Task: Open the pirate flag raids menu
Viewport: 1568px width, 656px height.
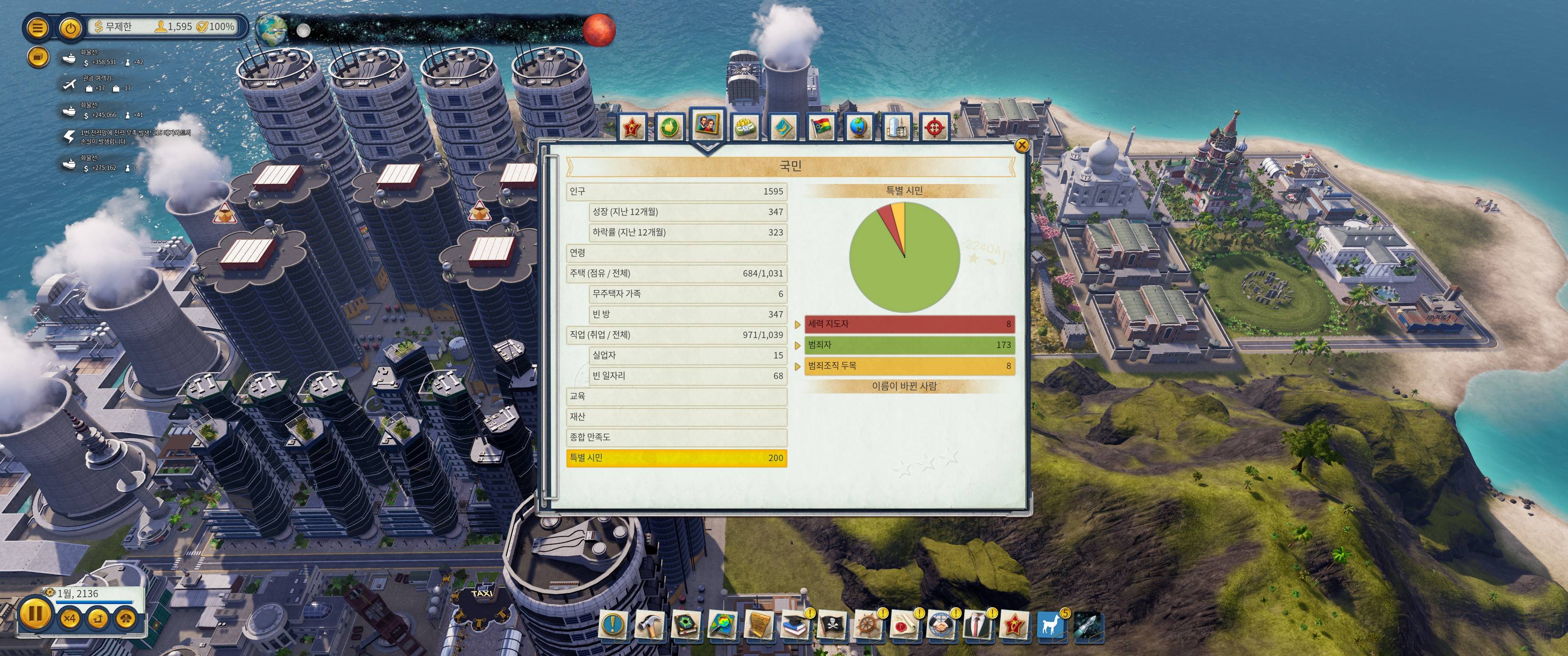Action: click(x=831, y=625)
